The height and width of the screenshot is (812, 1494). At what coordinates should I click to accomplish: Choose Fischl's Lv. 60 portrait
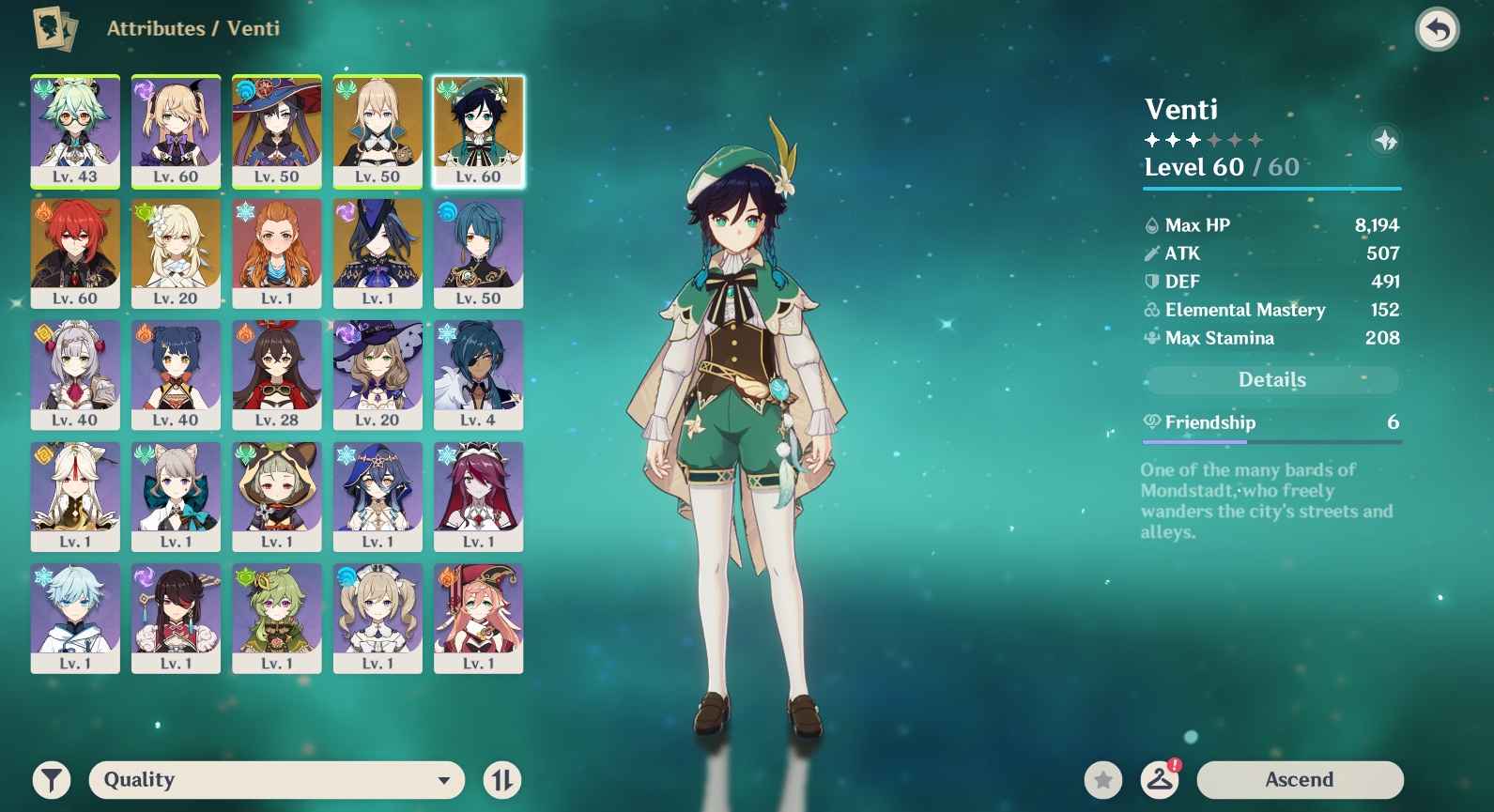tap(176, 131)
